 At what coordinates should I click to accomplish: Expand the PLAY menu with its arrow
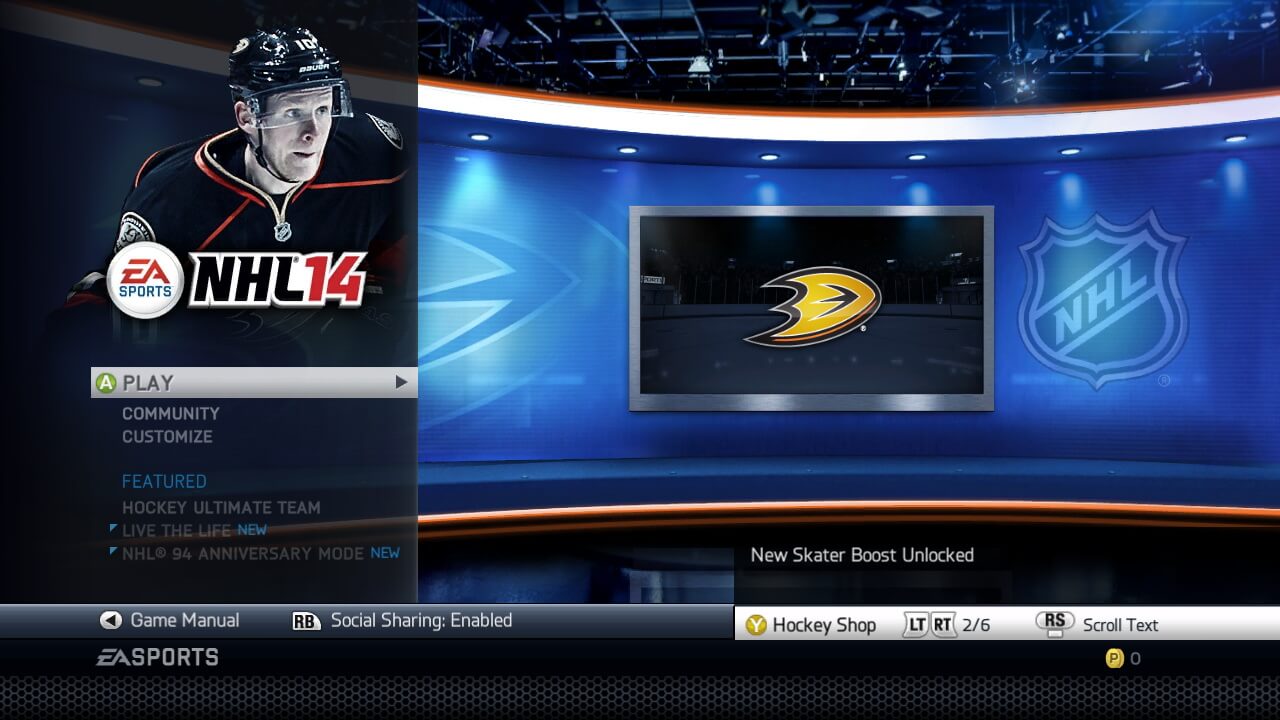(400, 381)
